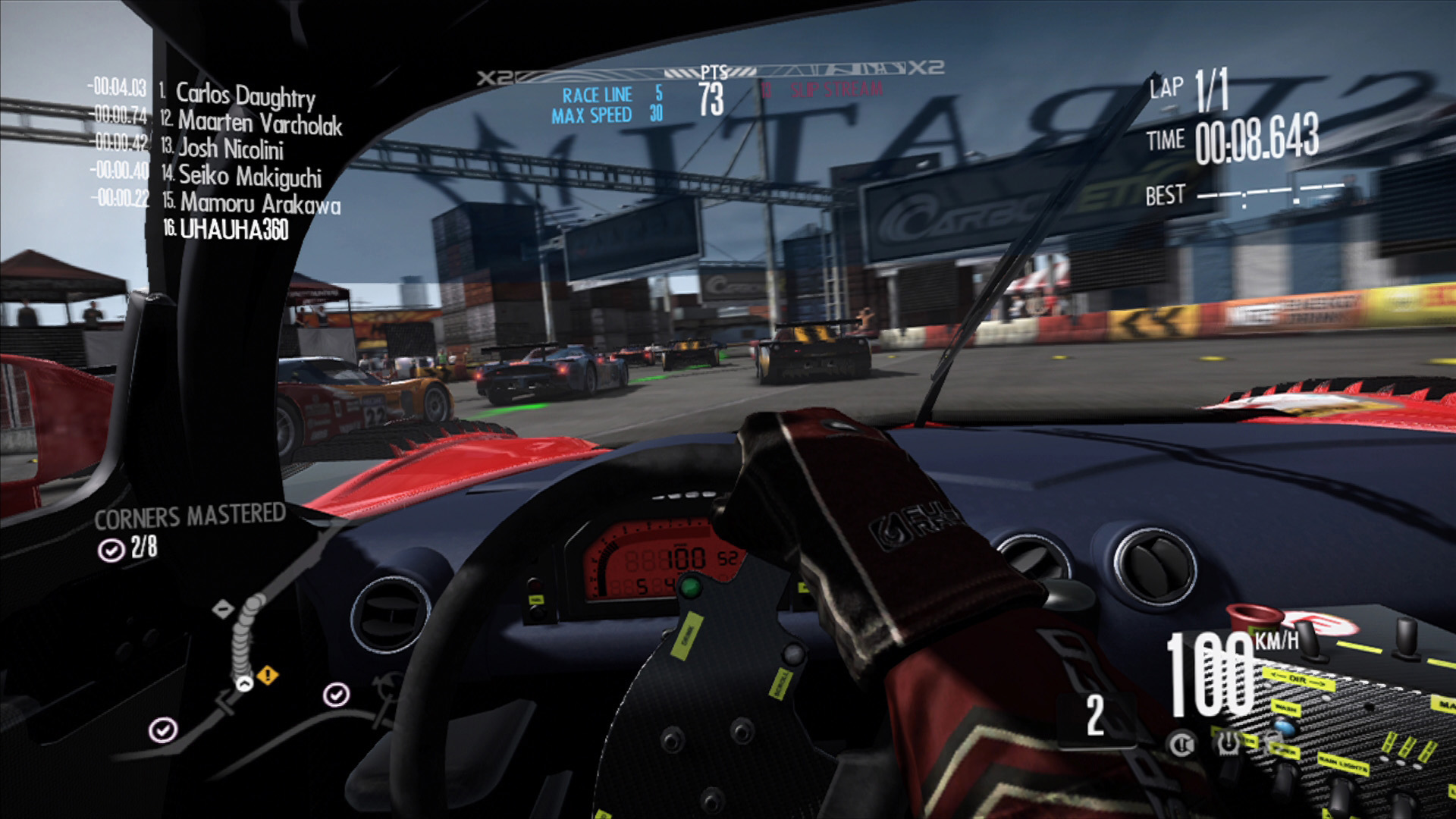1456x819 pixels.
Task: Click the yellow warning marker on the minimap
Action: pyautogui.click(x=268, y=674)
